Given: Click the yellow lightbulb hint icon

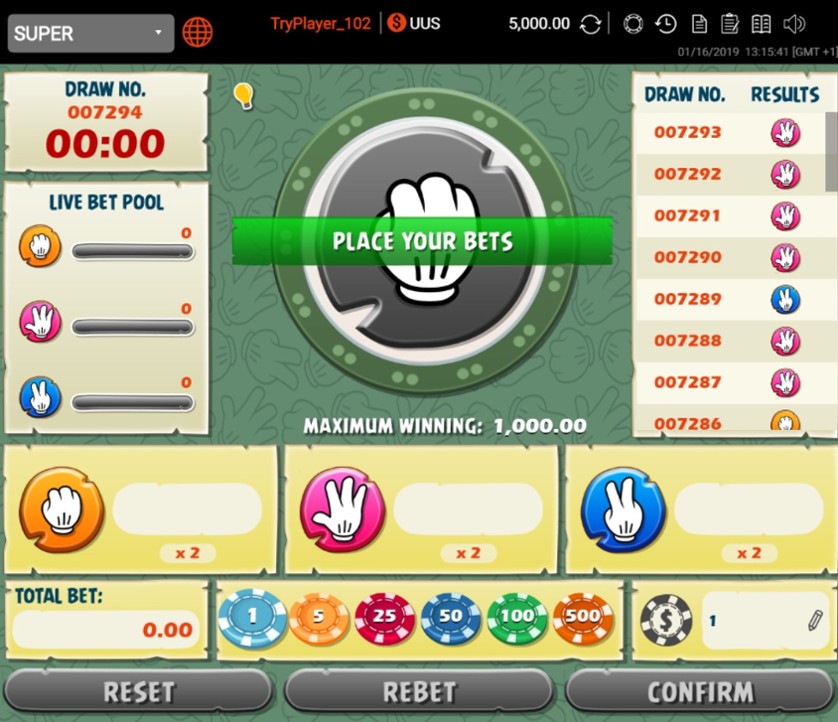Looking at the screenshot, I should (x=243, y=95).
